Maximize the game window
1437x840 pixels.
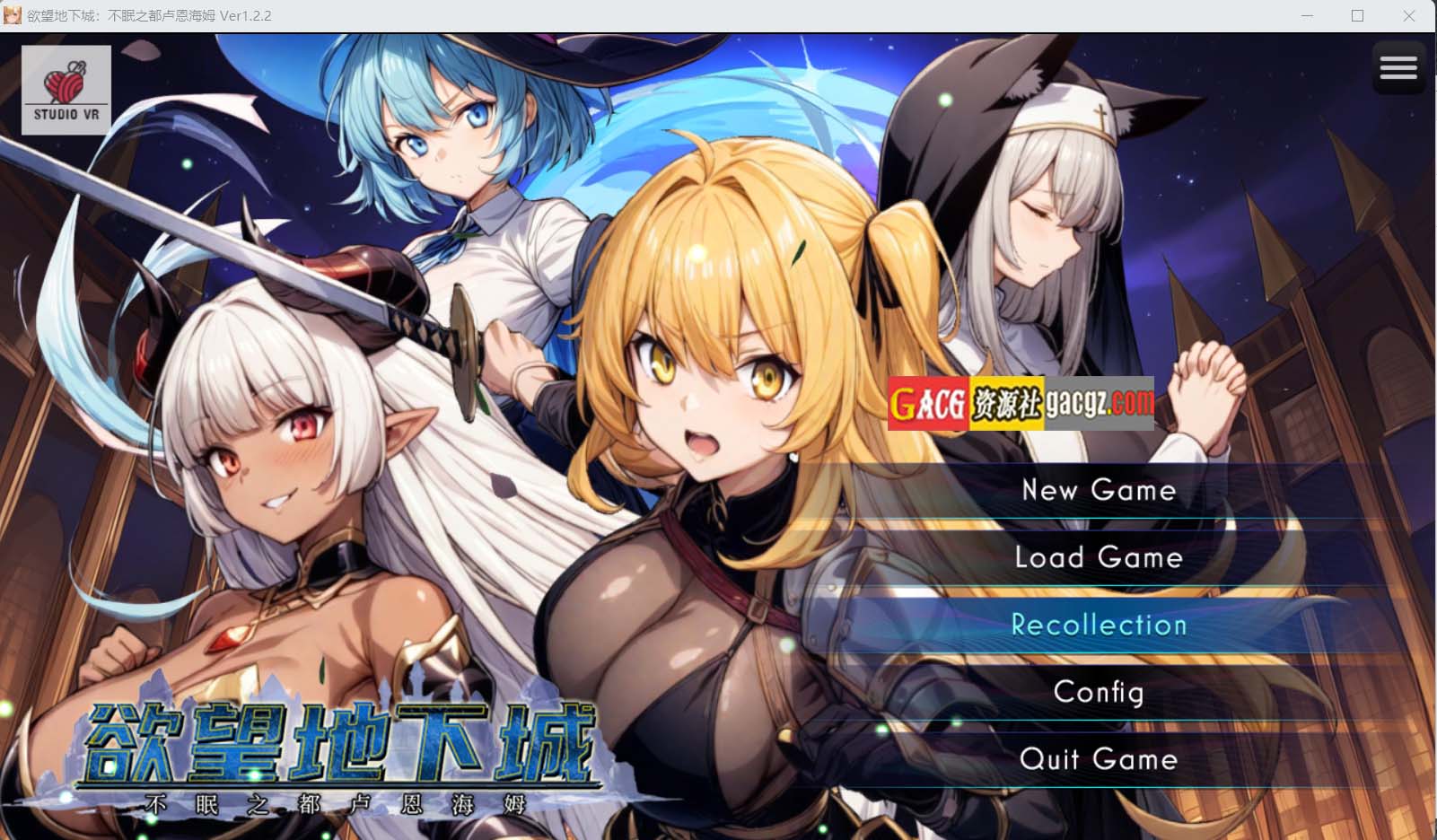point(1357,16)
